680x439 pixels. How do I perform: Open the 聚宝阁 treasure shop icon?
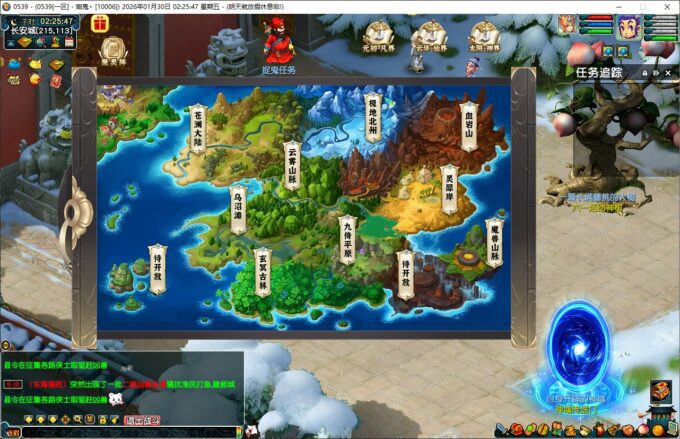tap(112, 50)
